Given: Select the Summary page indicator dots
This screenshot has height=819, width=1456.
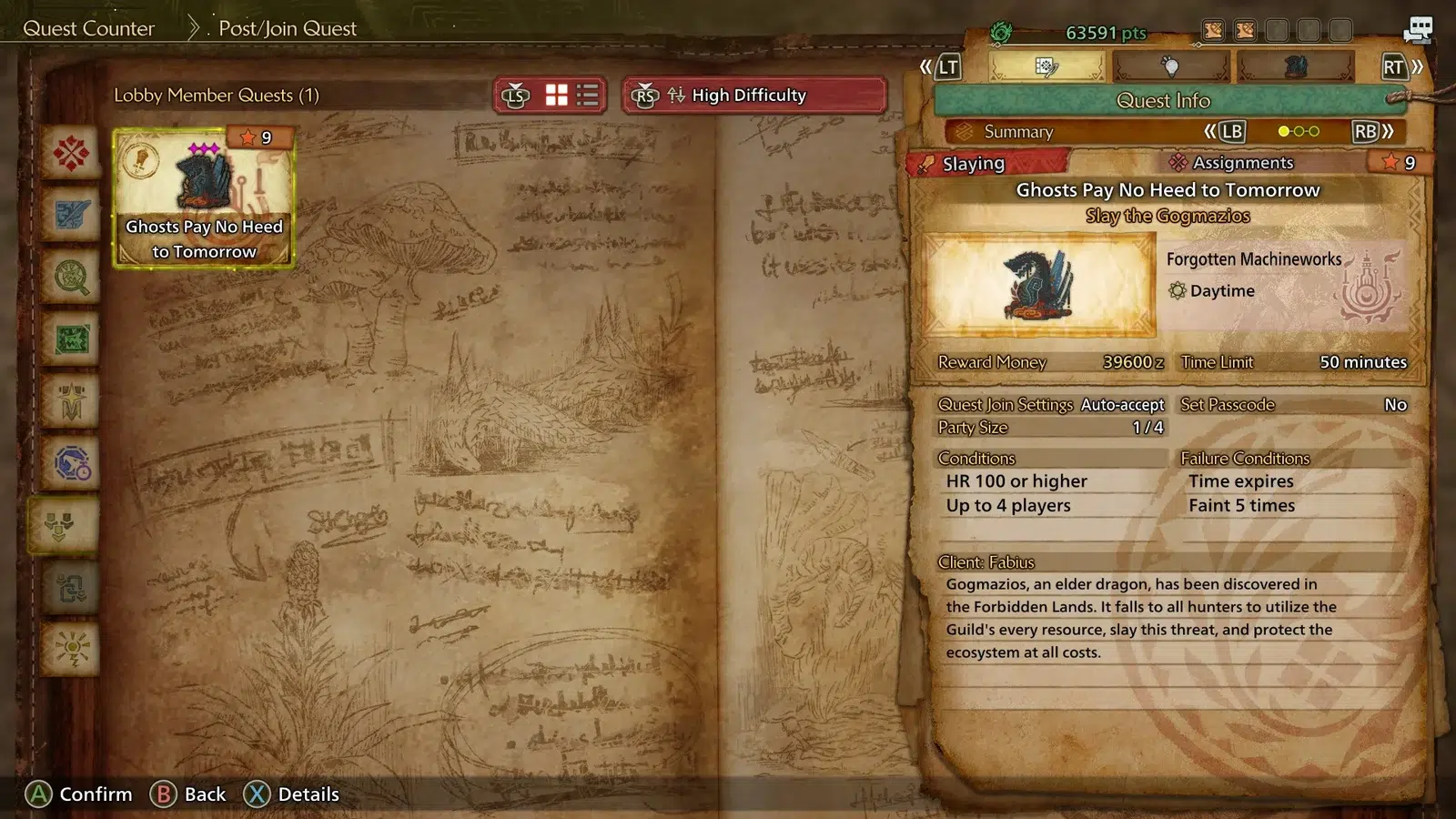Looking at the screenshot, I should tap(1299, 131).
